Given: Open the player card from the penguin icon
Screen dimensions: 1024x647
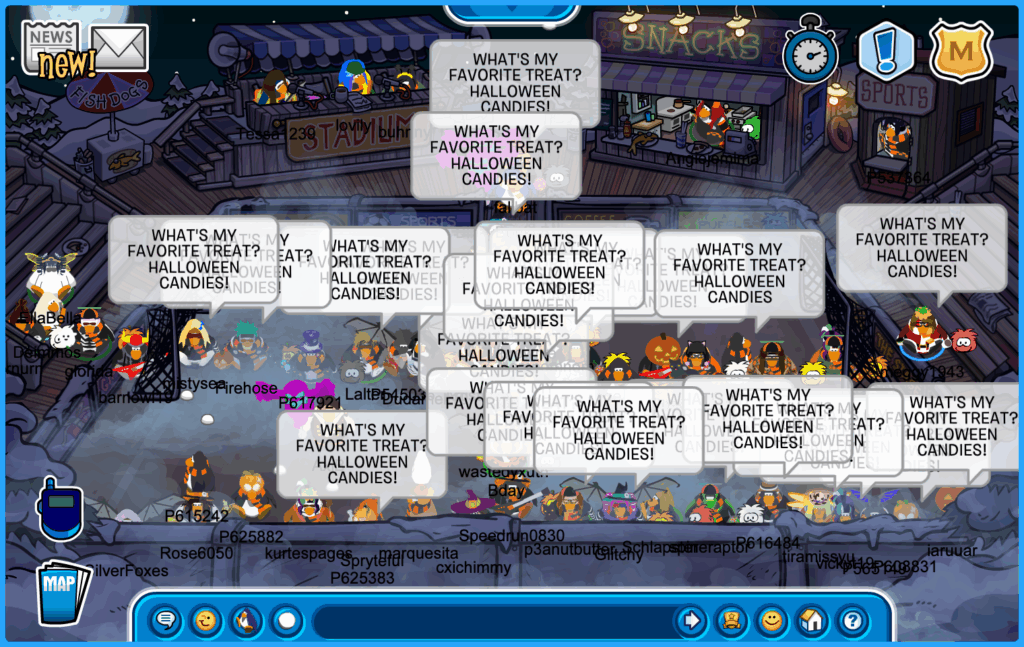Looking at the screenshot, I should (x=731, y=621).
